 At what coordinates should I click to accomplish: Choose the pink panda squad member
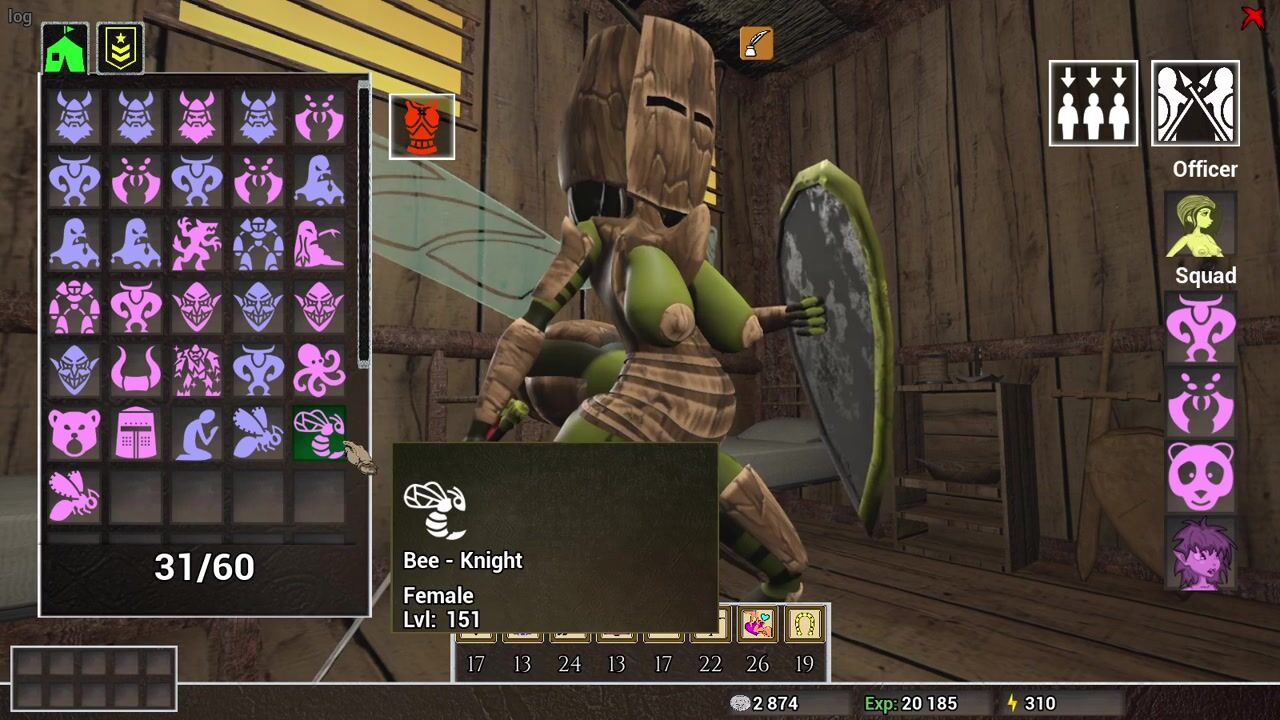(1201, 477)
